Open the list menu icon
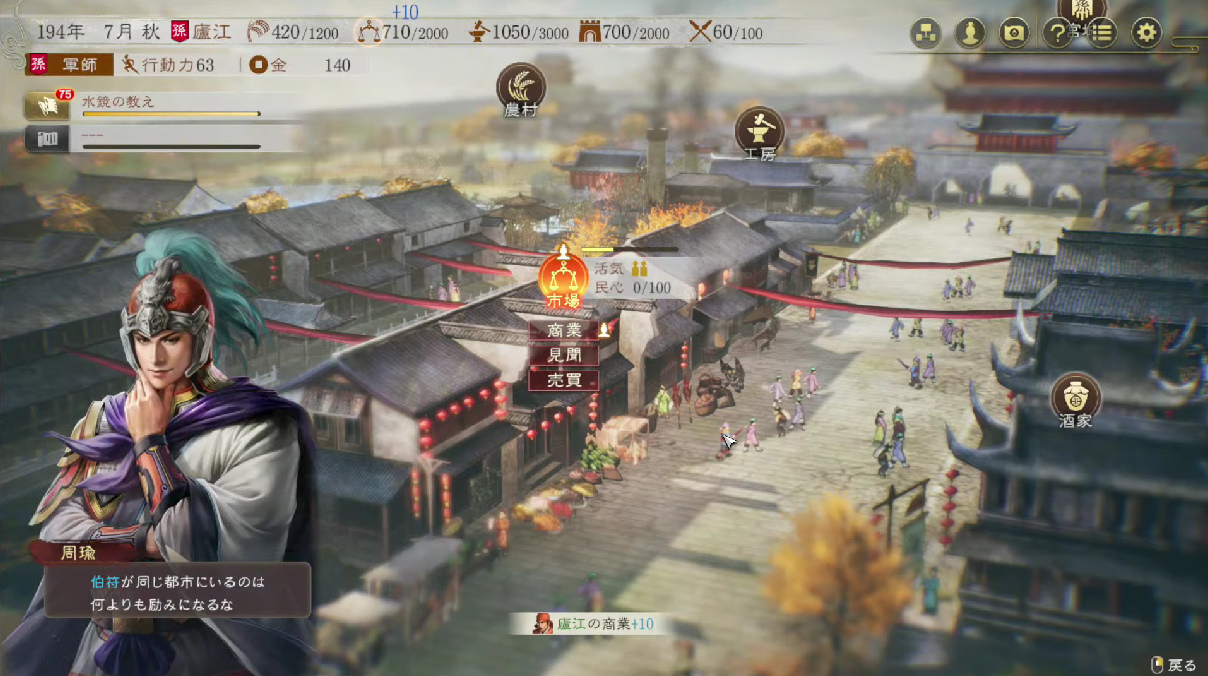The image size is (1208, 676). coord(1101,33)
